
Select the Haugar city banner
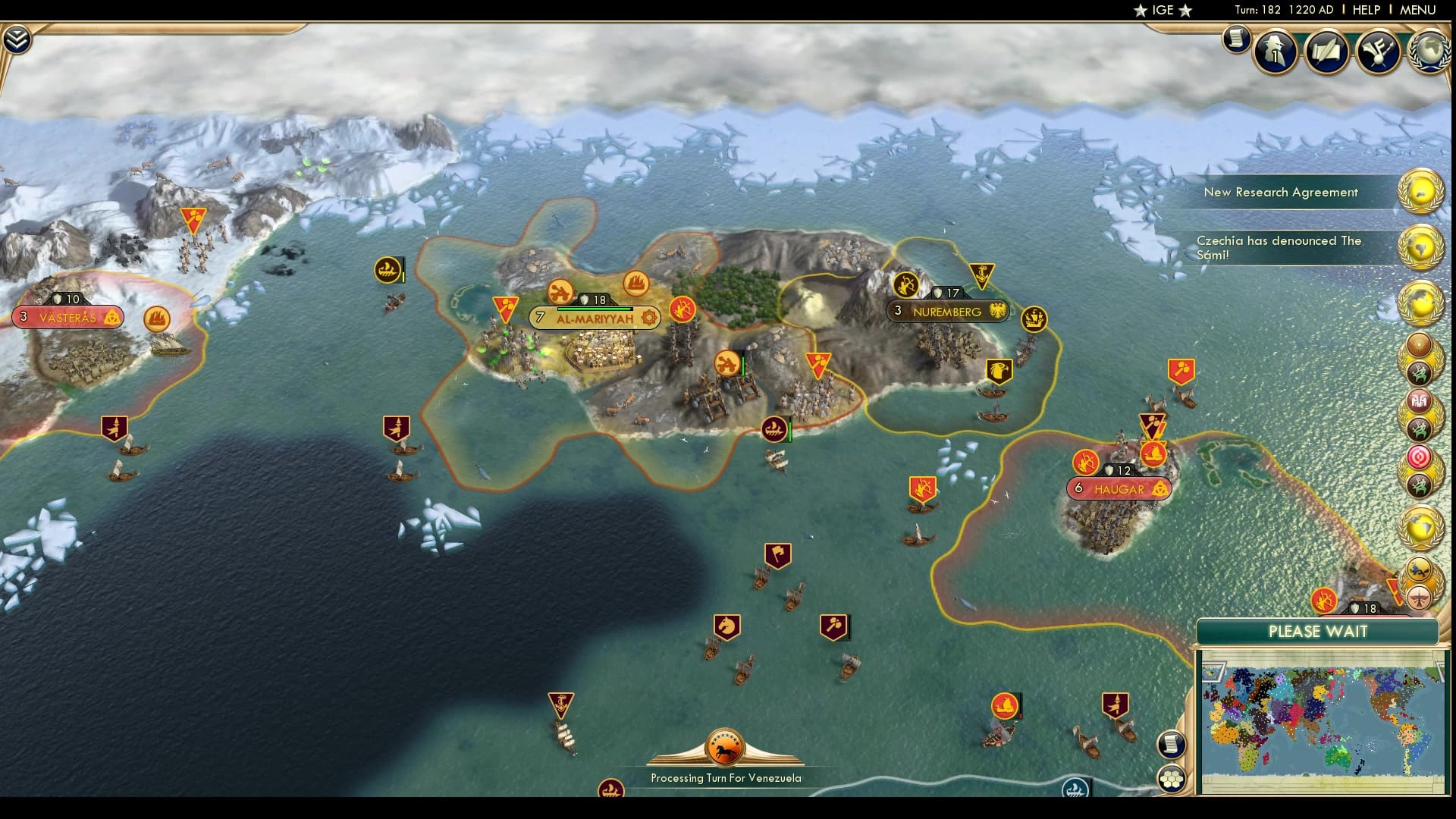pos(1119,488)
